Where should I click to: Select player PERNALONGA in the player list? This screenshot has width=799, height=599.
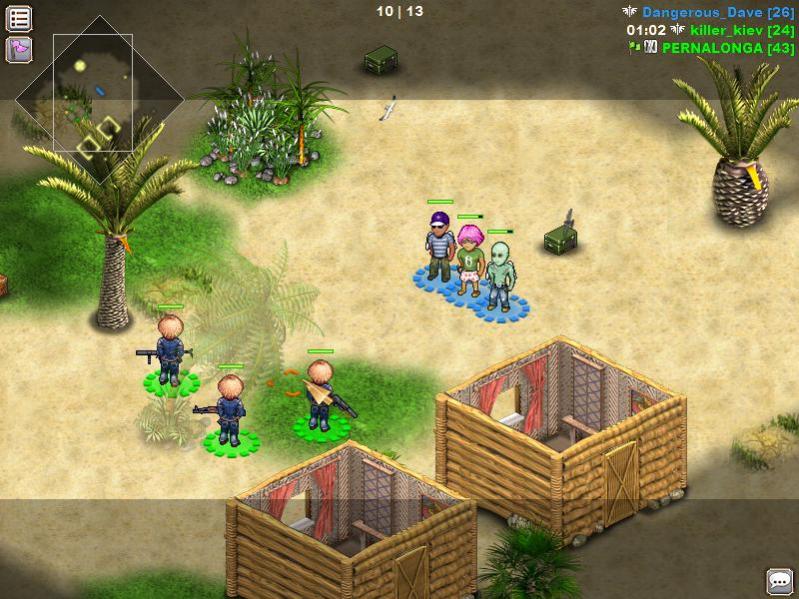[x=727, y=48]
